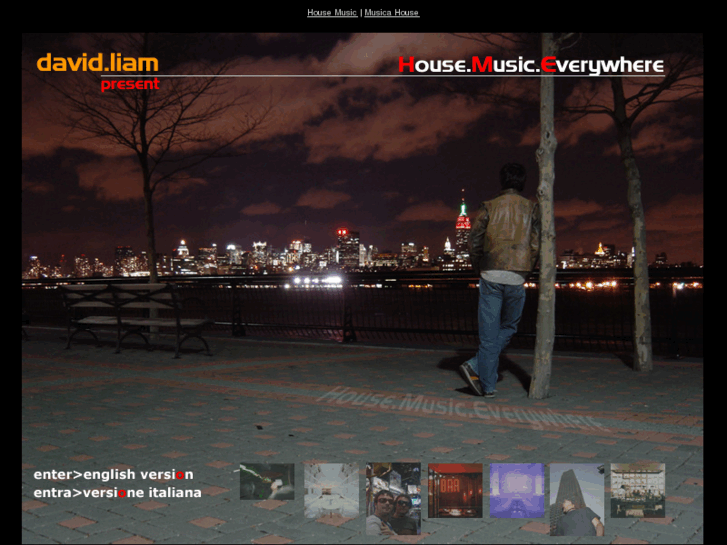The width and height of the screenshot is (727, 545).
Task: Open the House Music link at top
Action: click(331, 13)
